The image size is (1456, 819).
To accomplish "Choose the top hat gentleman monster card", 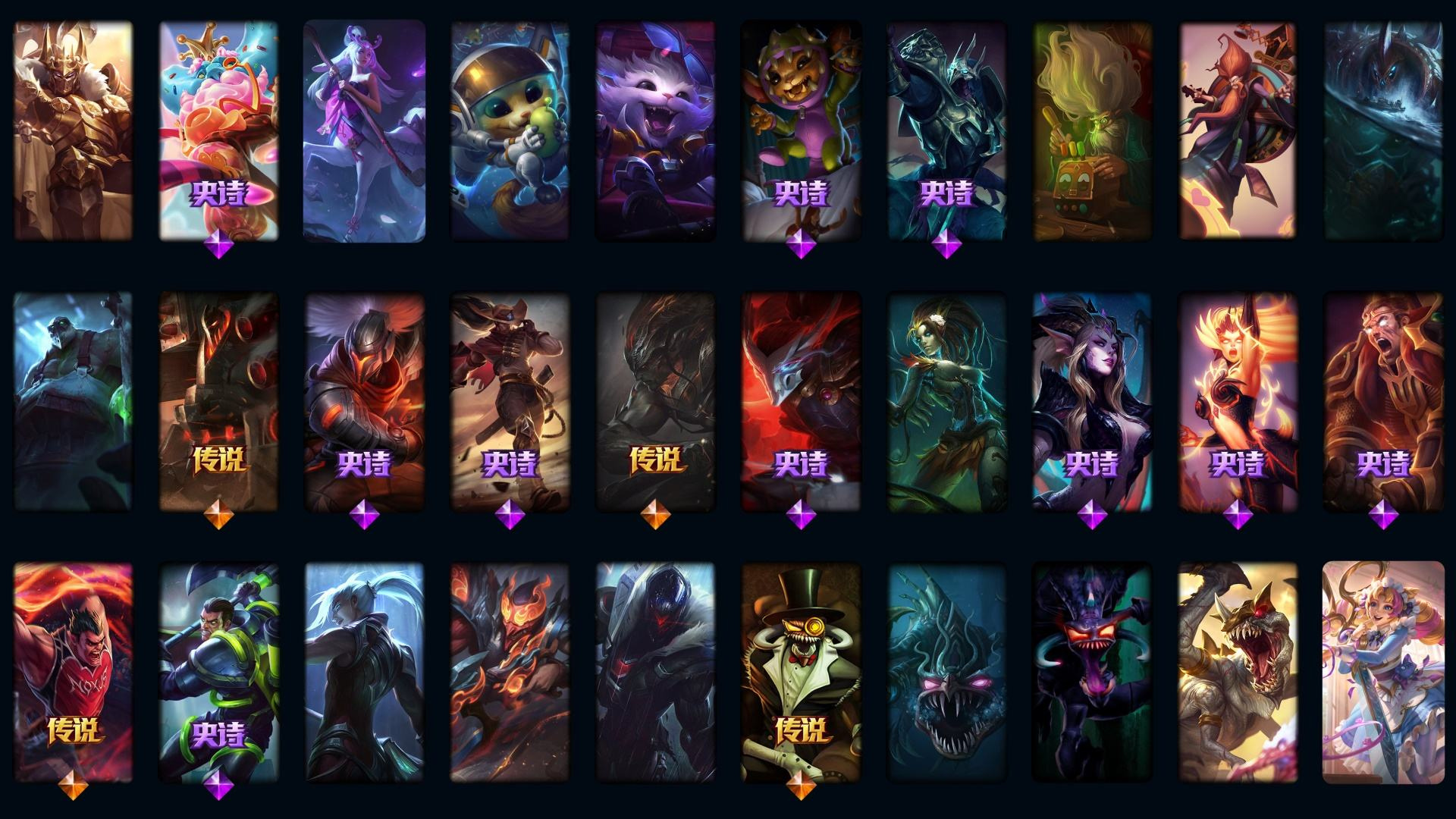I will click(801, 672).
